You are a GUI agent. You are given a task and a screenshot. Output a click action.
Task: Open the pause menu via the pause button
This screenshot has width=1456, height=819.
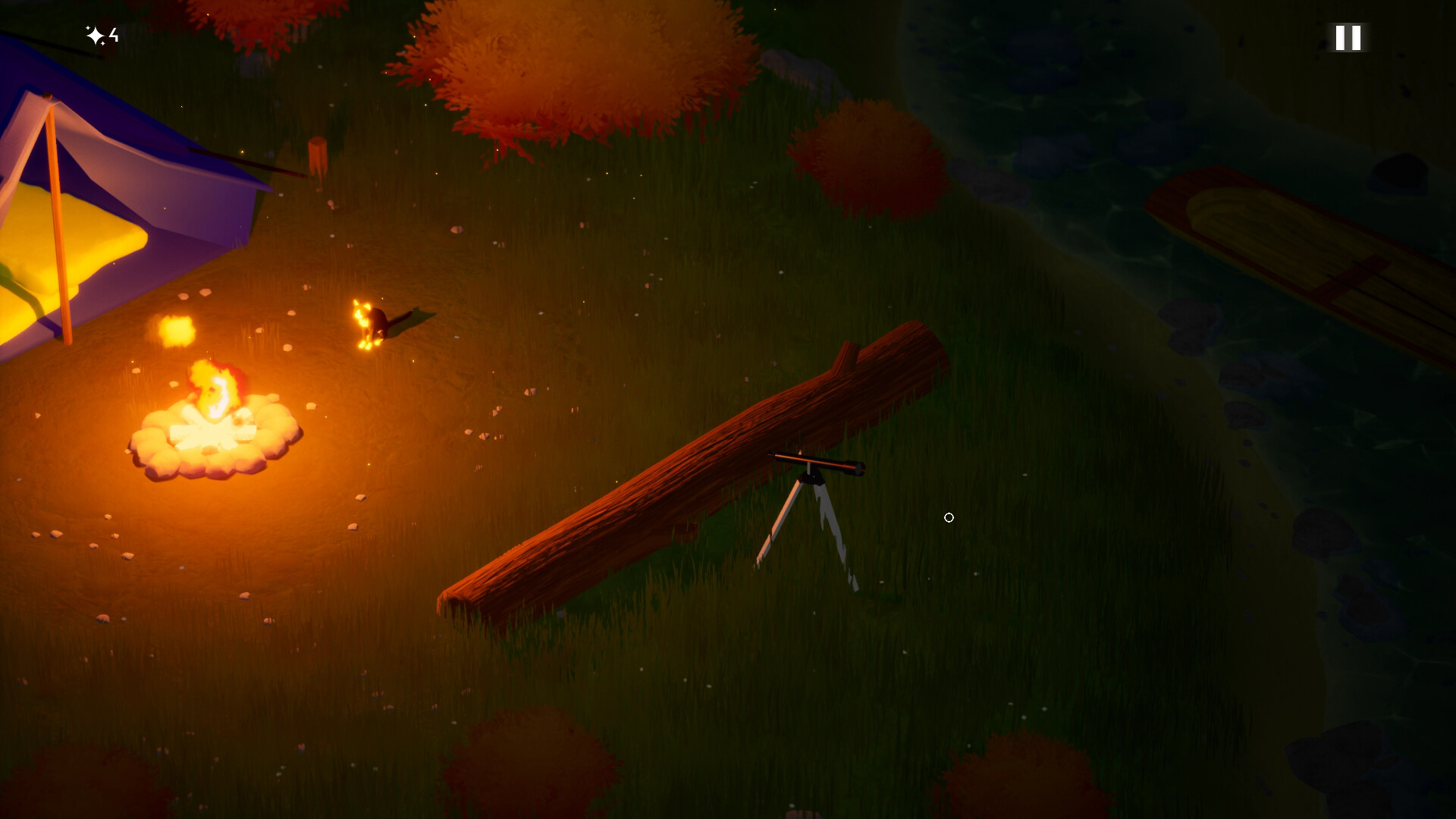click(1348, 38)
